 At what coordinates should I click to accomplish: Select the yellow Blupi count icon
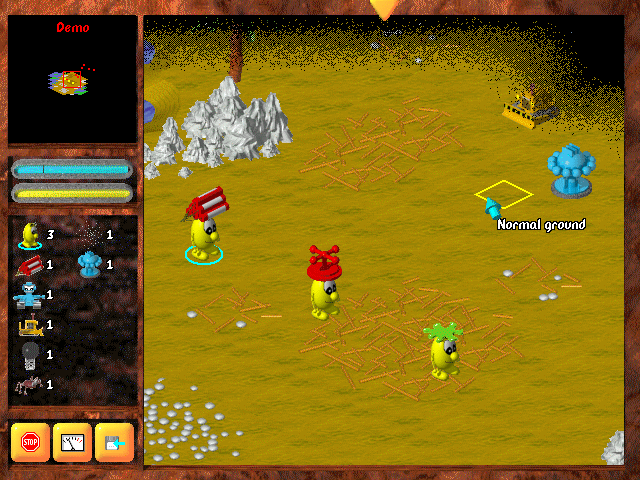29,234
